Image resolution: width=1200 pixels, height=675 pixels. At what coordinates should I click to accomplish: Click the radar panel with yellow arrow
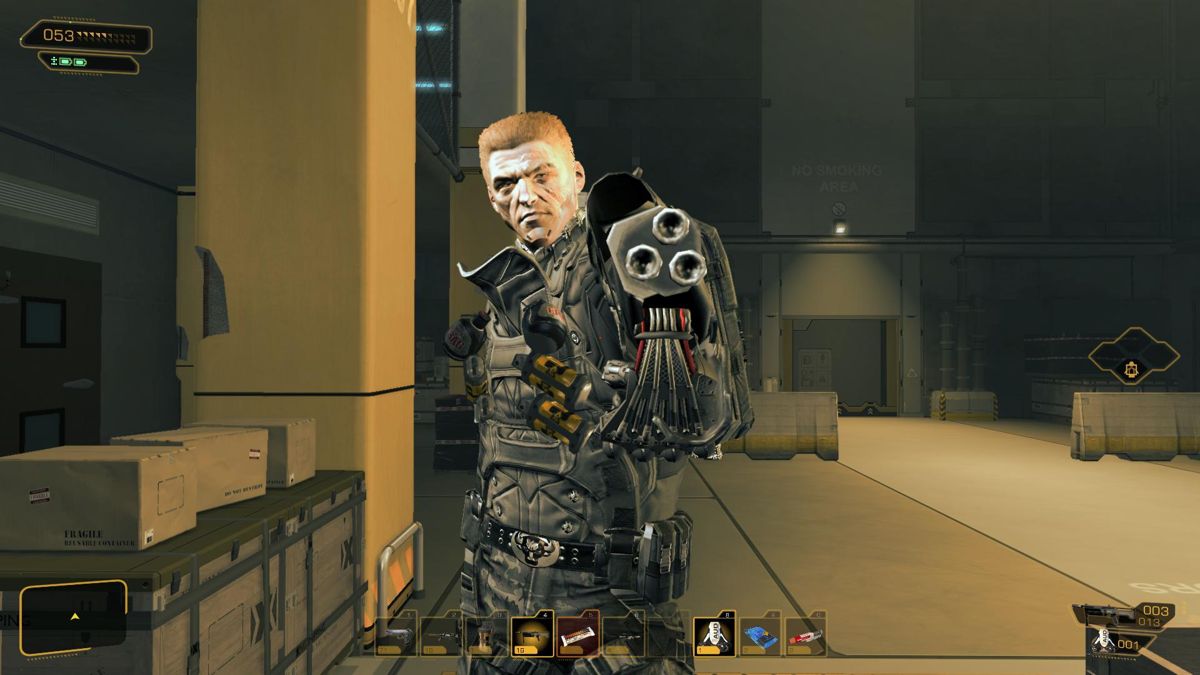(x=73, y=616)
